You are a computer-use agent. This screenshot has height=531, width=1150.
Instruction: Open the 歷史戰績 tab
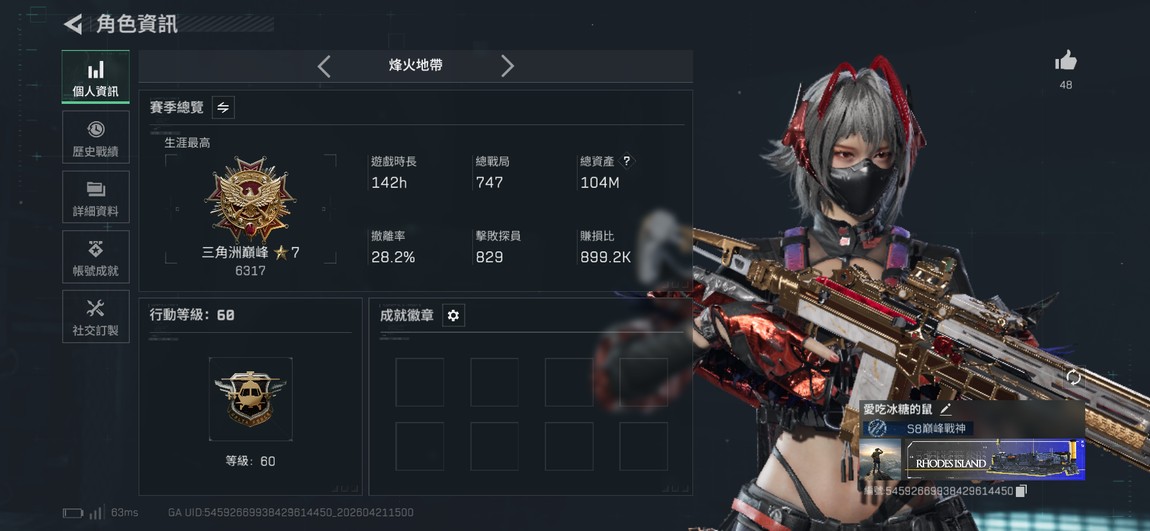[x=96, y=137]
